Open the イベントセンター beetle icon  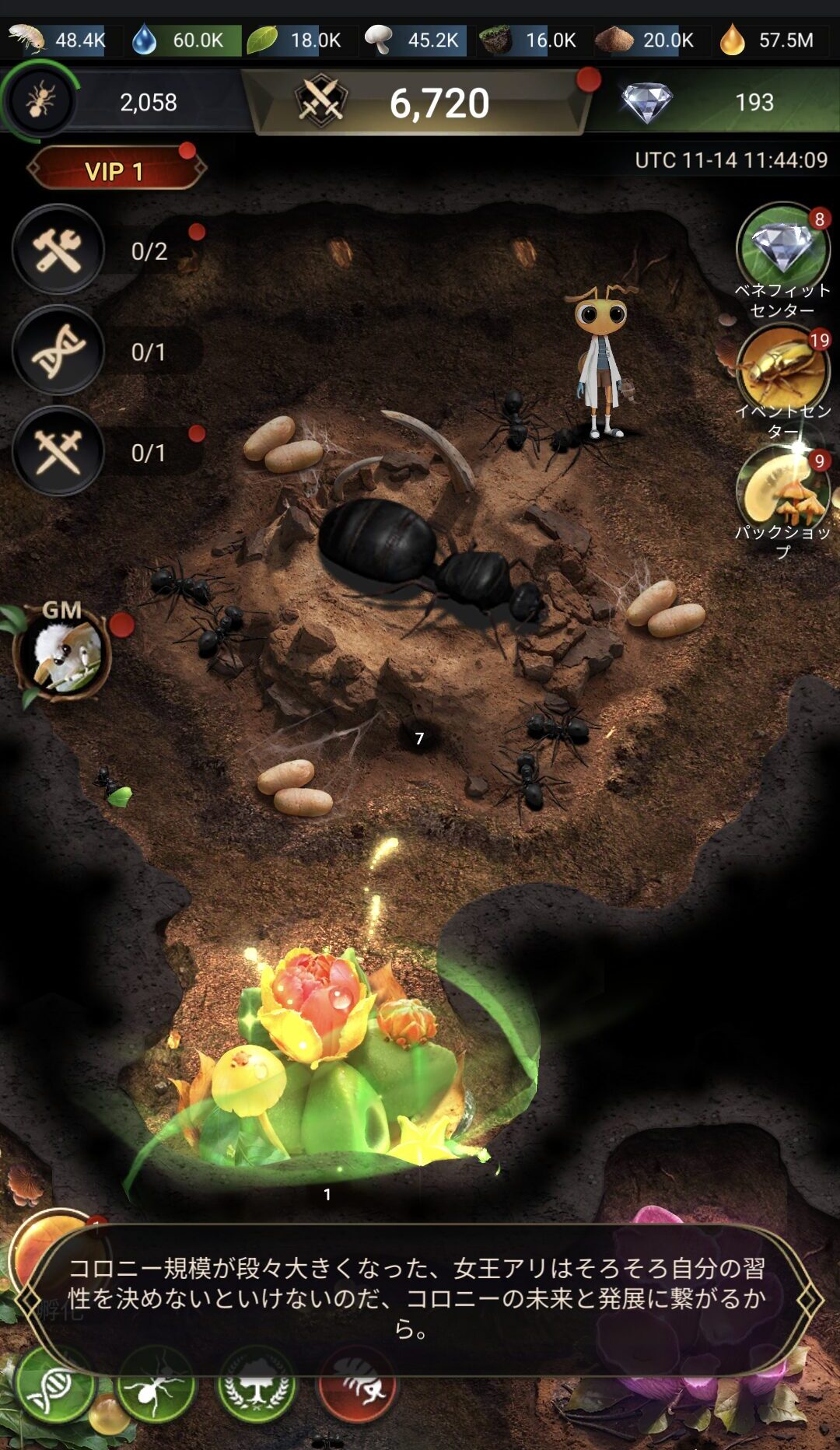click(x=781, y=370)
